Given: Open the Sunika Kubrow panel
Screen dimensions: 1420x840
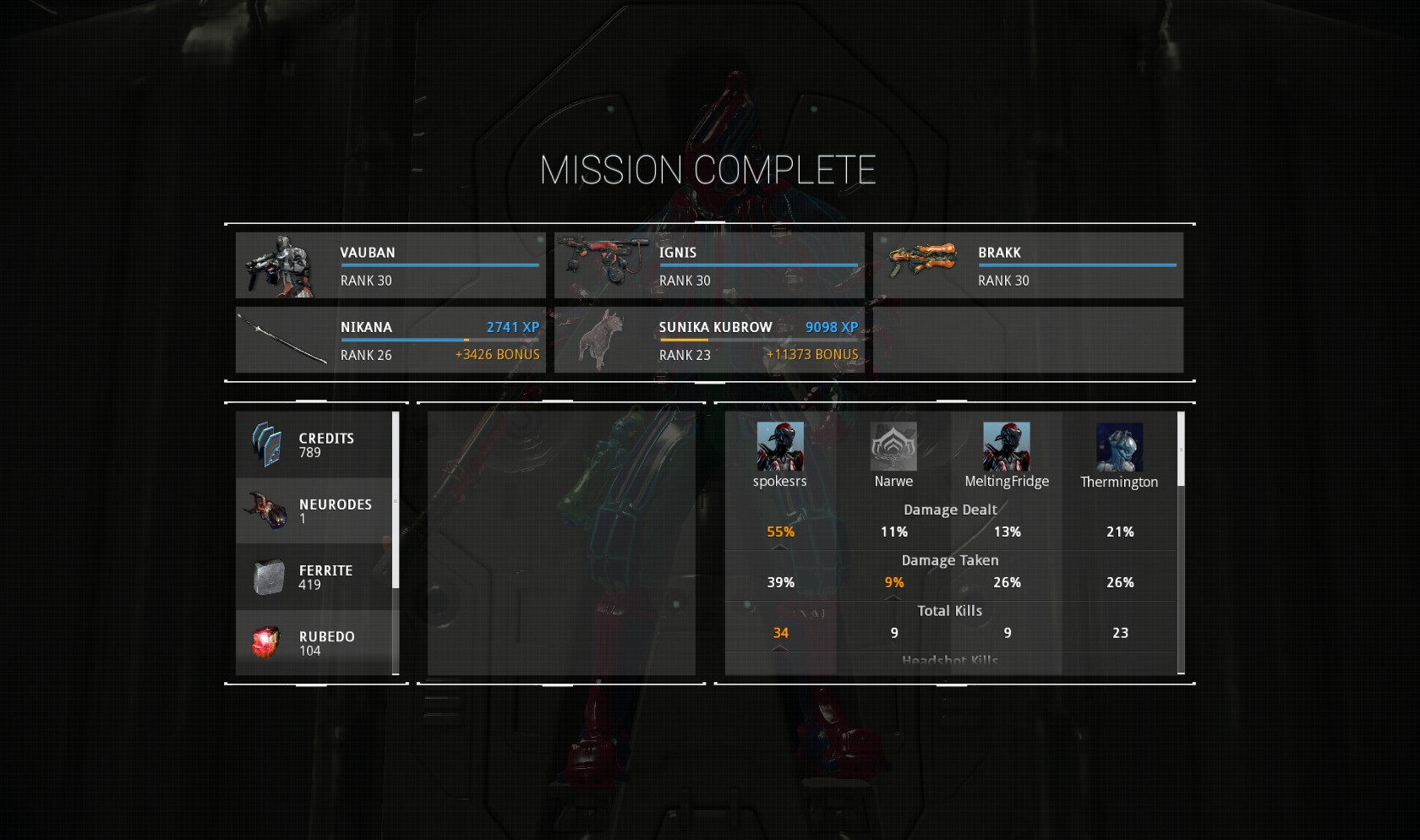Looking at the screenshot, I should (709, 340).
